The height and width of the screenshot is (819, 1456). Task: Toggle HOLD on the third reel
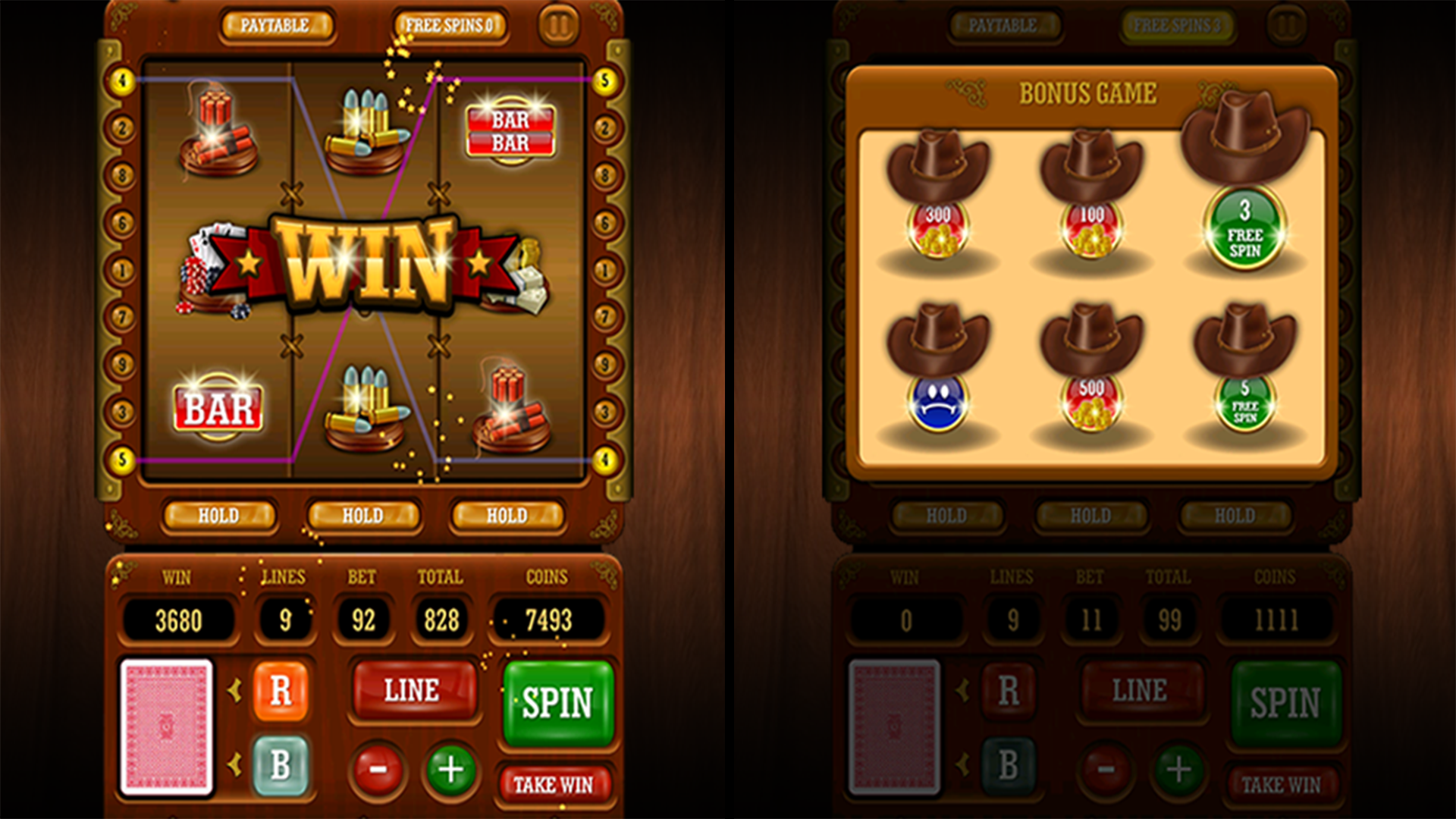507,516
